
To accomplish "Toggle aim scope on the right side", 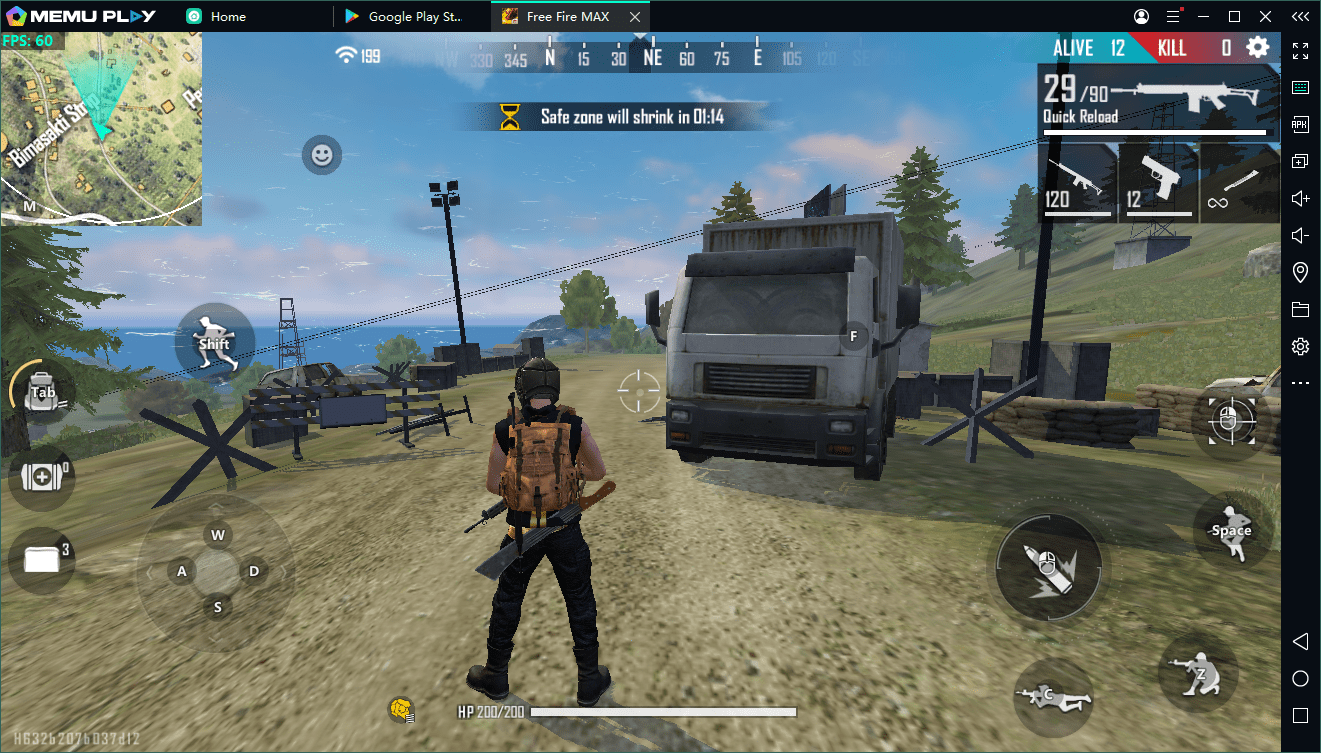I will click(x=1232, y=422).
